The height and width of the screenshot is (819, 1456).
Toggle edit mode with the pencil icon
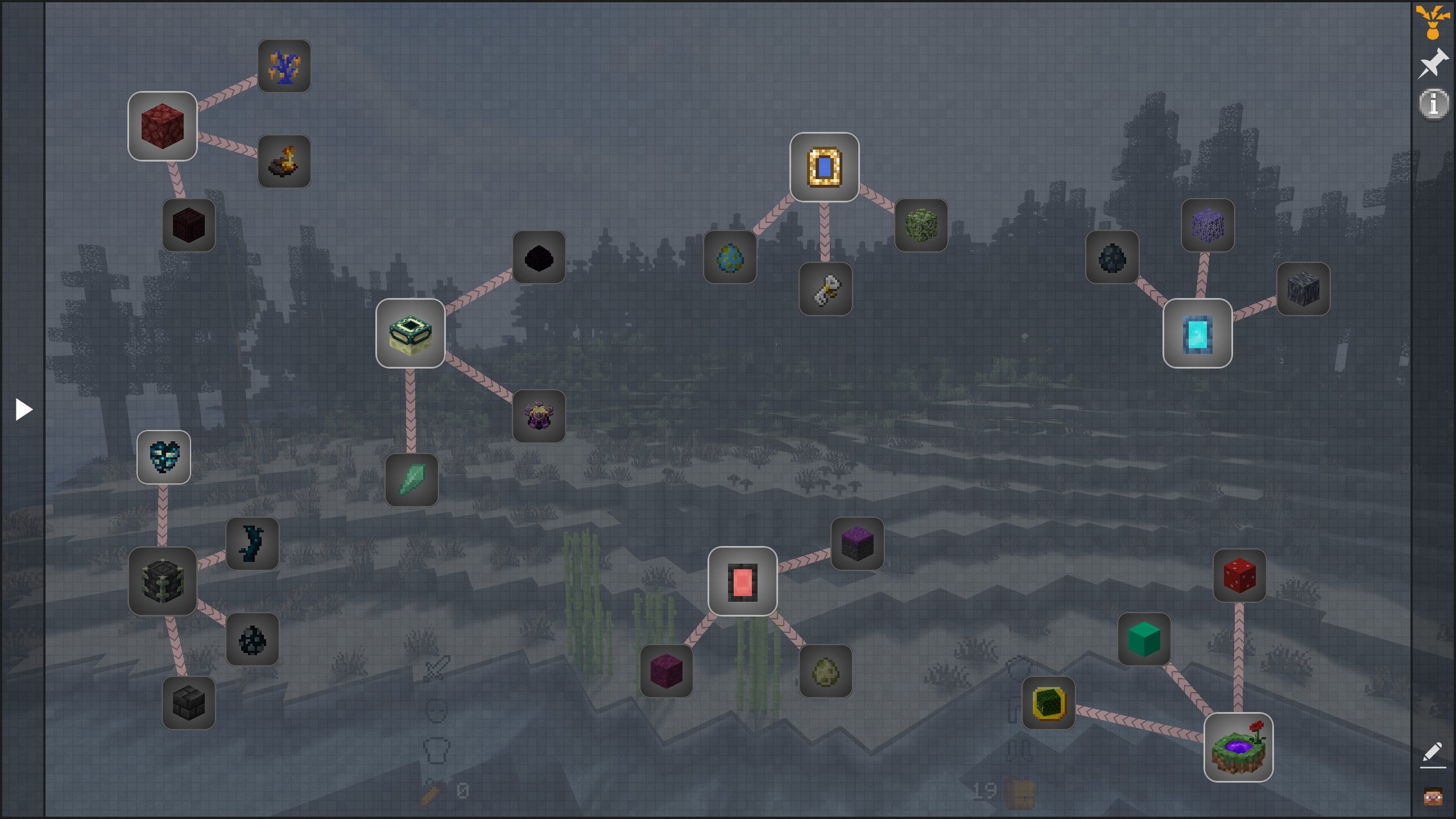(1432, 753)
